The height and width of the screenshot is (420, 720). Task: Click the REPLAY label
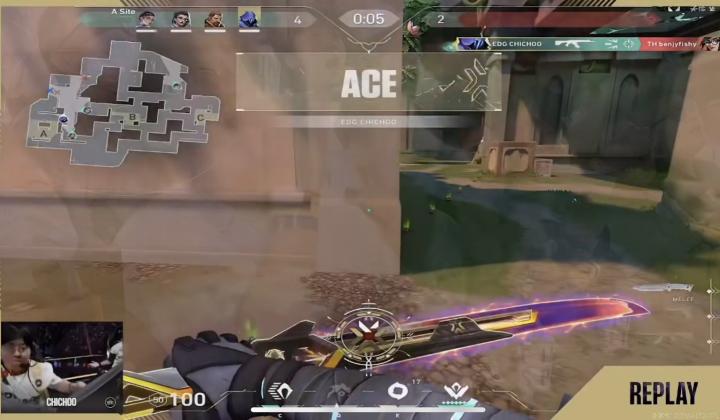(x=664, y=393)
